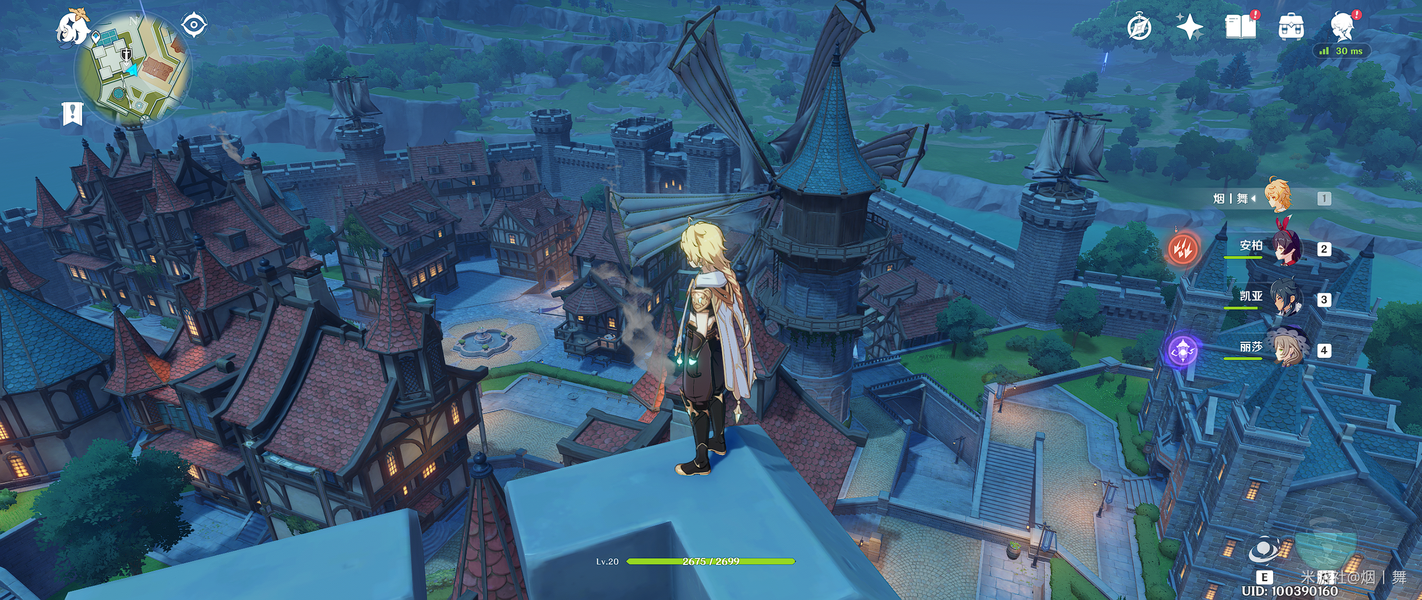Activate 丽莎's purple electro burst icon
This screenshot has width=1422, height=600.
coord(1181,350)
